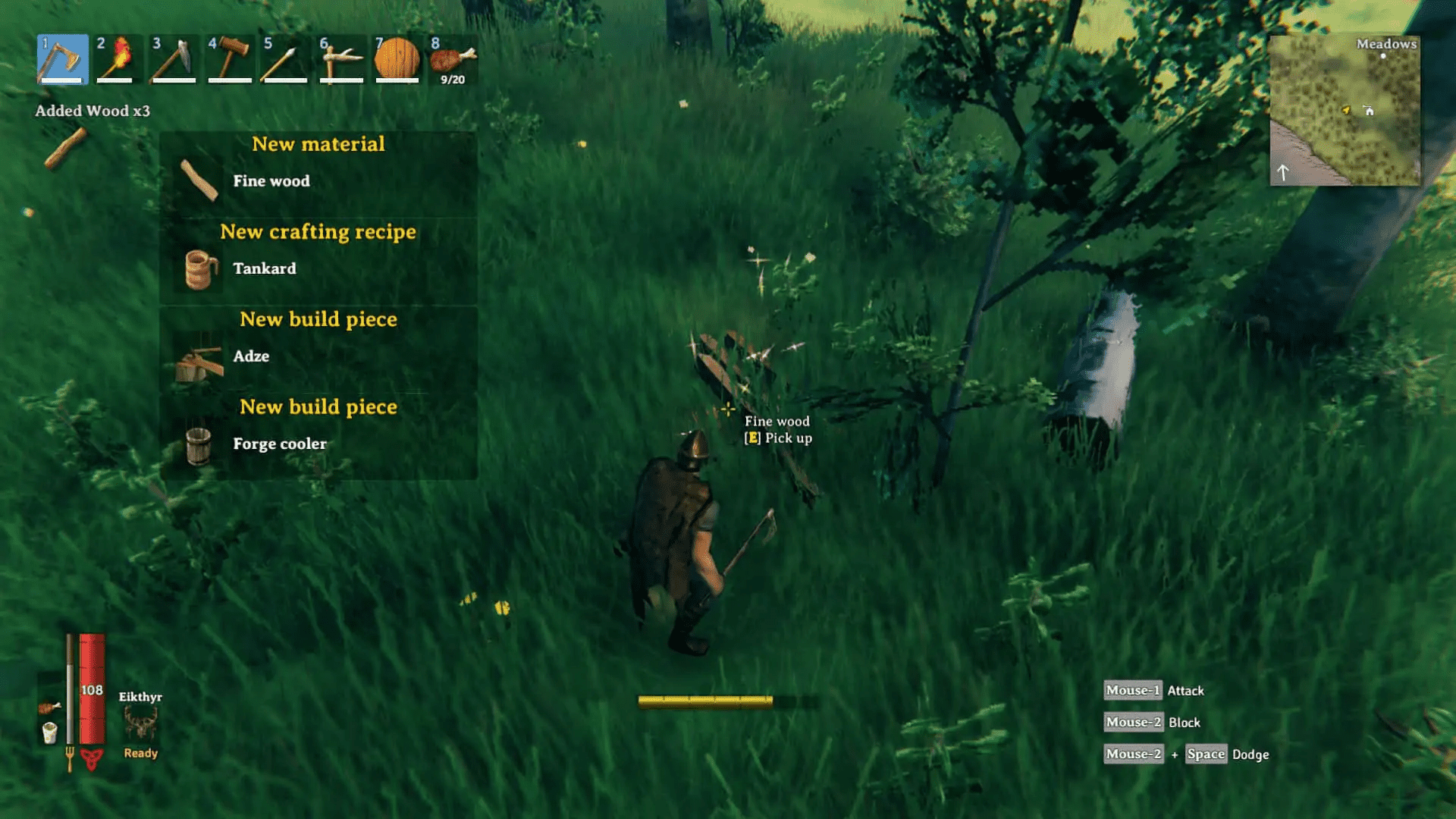
Task: Activate the Eikthyr forsaken power icon
Action: [x=140, y=723]
